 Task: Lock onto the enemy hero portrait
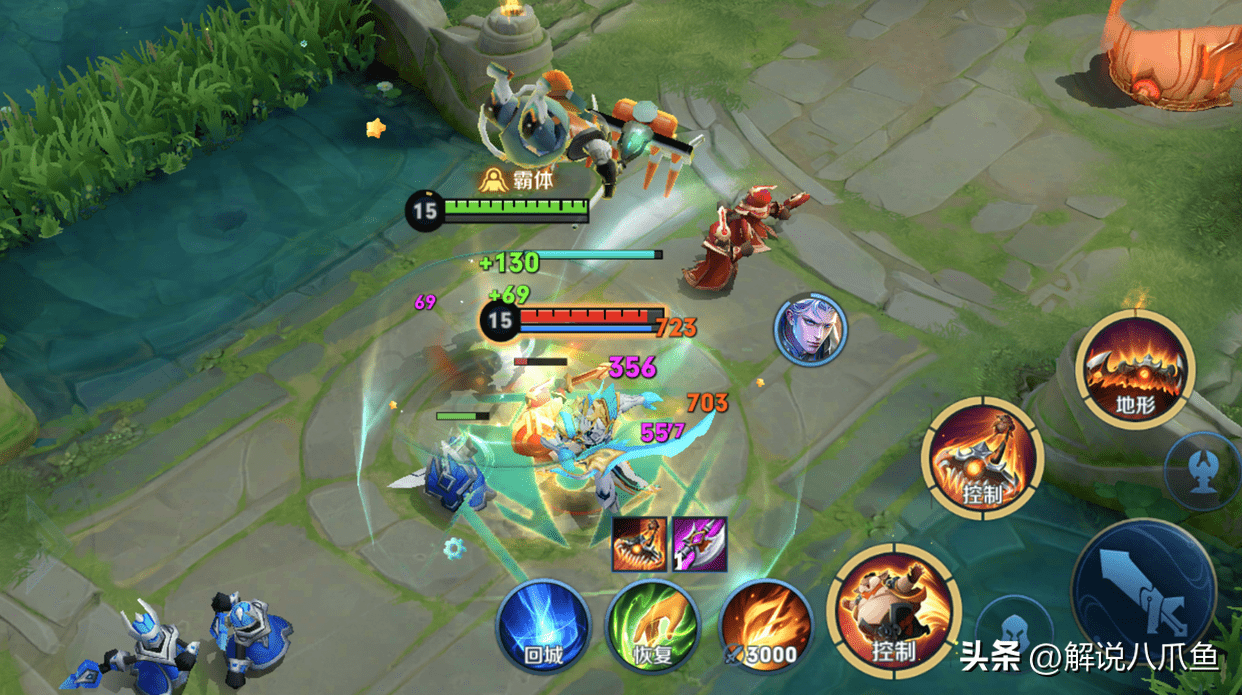pos(810,329)
